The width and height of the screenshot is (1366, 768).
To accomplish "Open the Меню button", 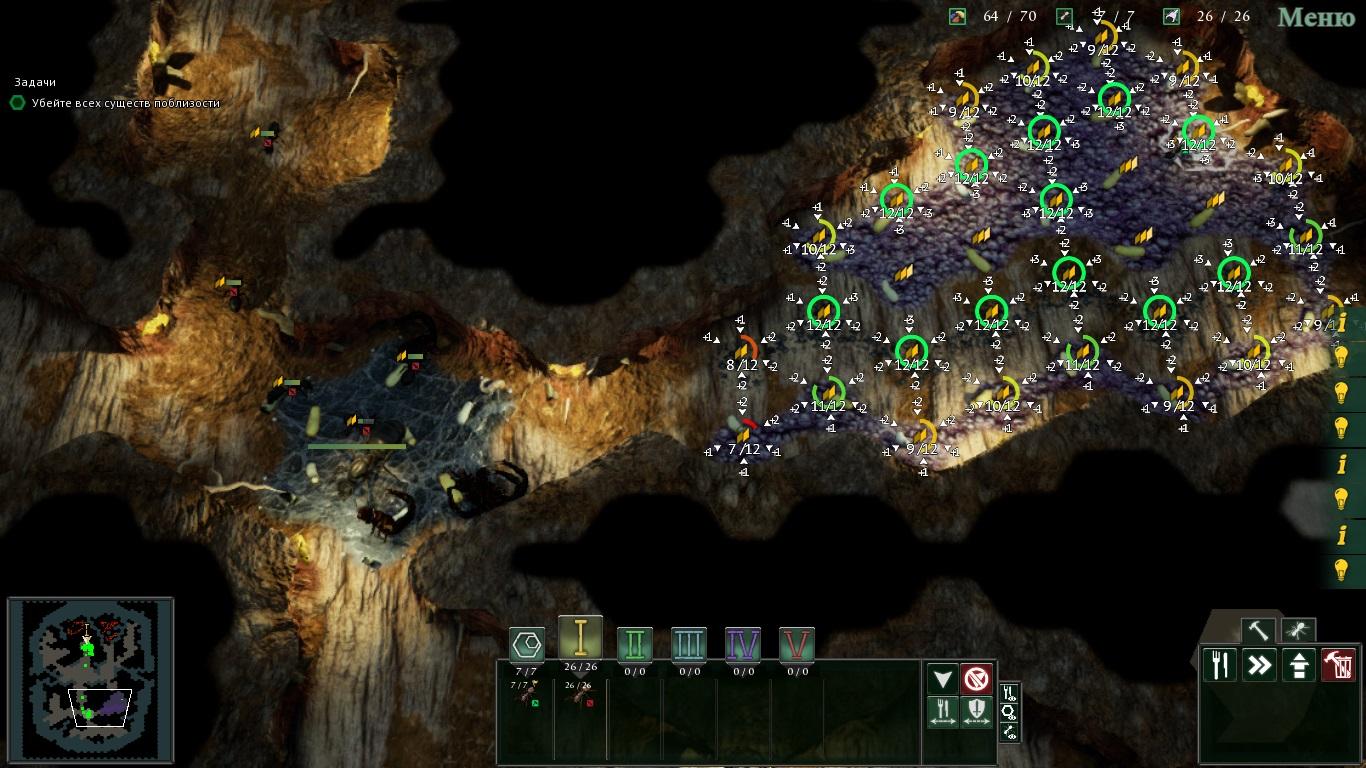I will [1316, 17].
